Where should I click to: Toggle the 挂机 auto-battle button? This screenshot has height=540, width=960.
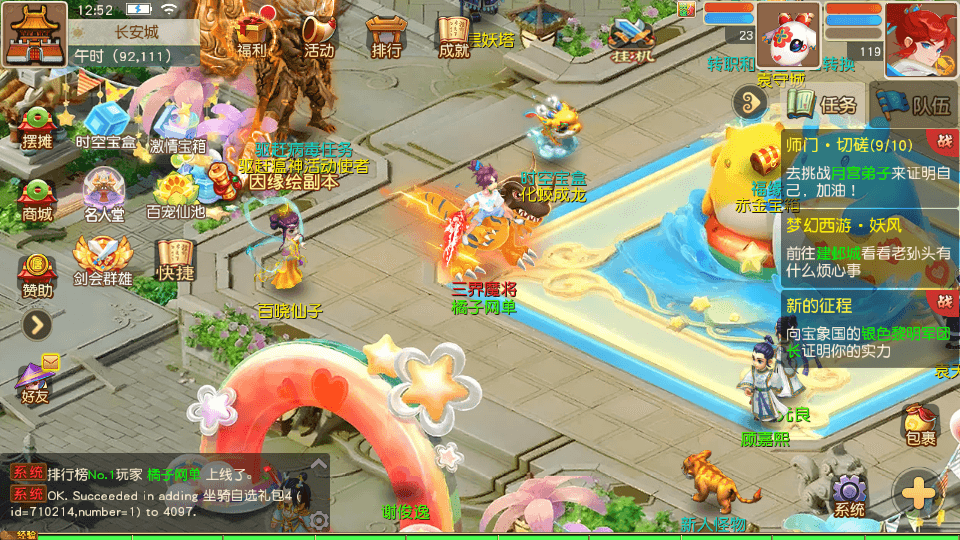tap(632, 40)
